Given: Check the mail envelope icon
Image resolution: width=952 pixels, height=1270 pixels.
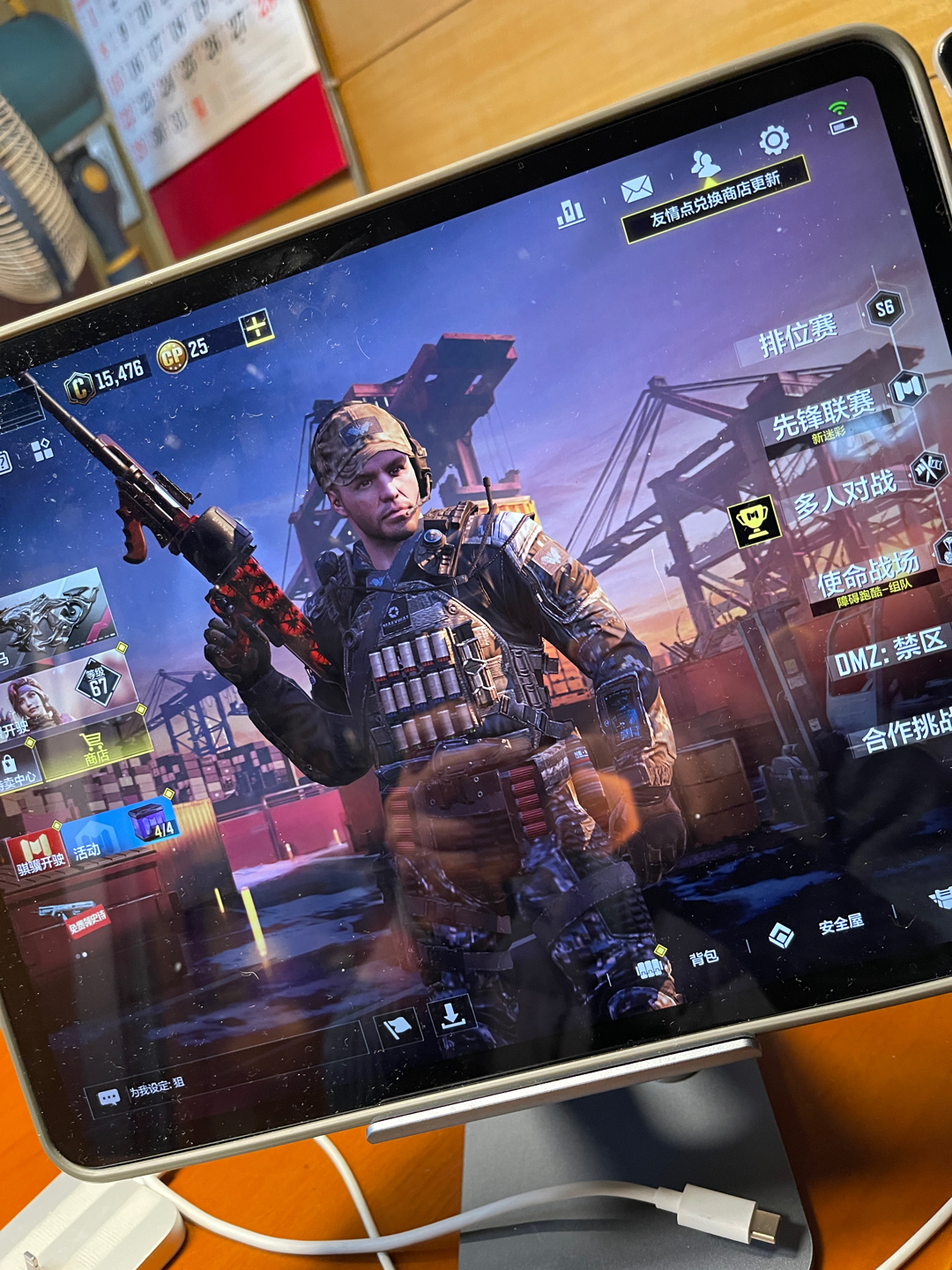Looking at the screenshot, I should coord(636,188).
